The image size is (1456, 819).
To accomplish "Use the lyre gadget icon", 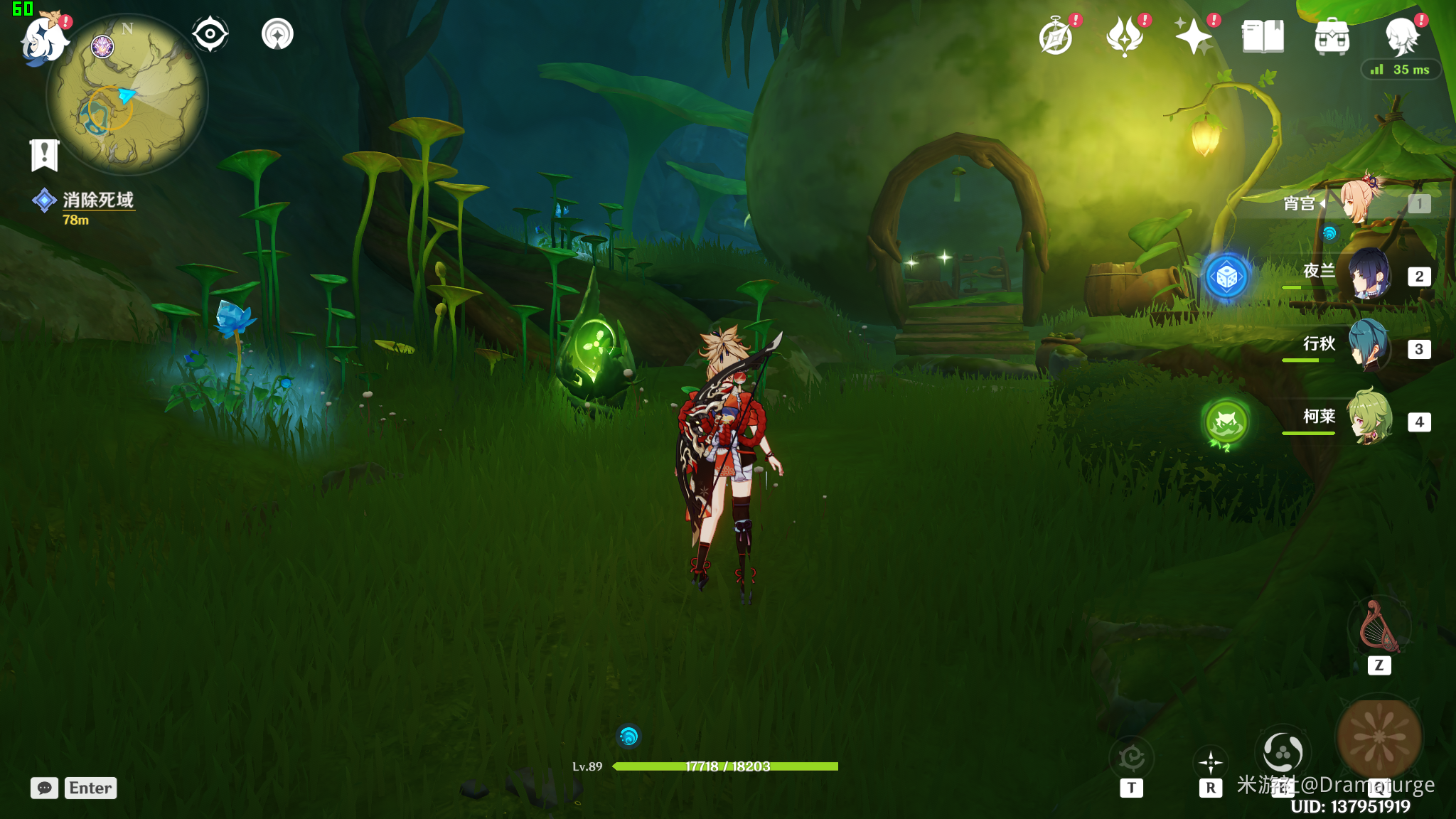I will (1379, 627).
